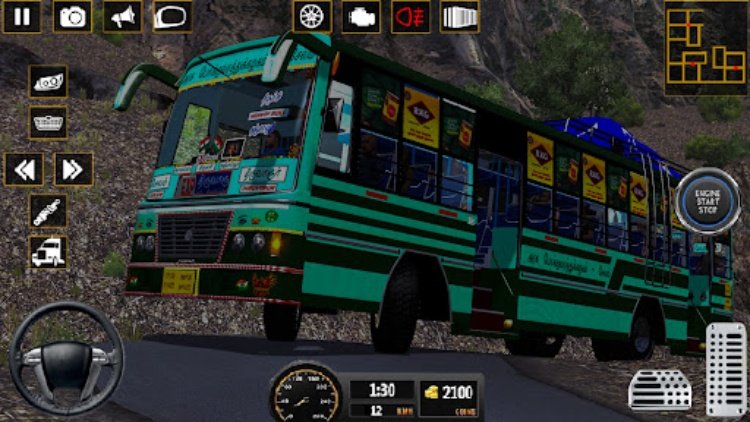Tap the steering wheel control

65,356
